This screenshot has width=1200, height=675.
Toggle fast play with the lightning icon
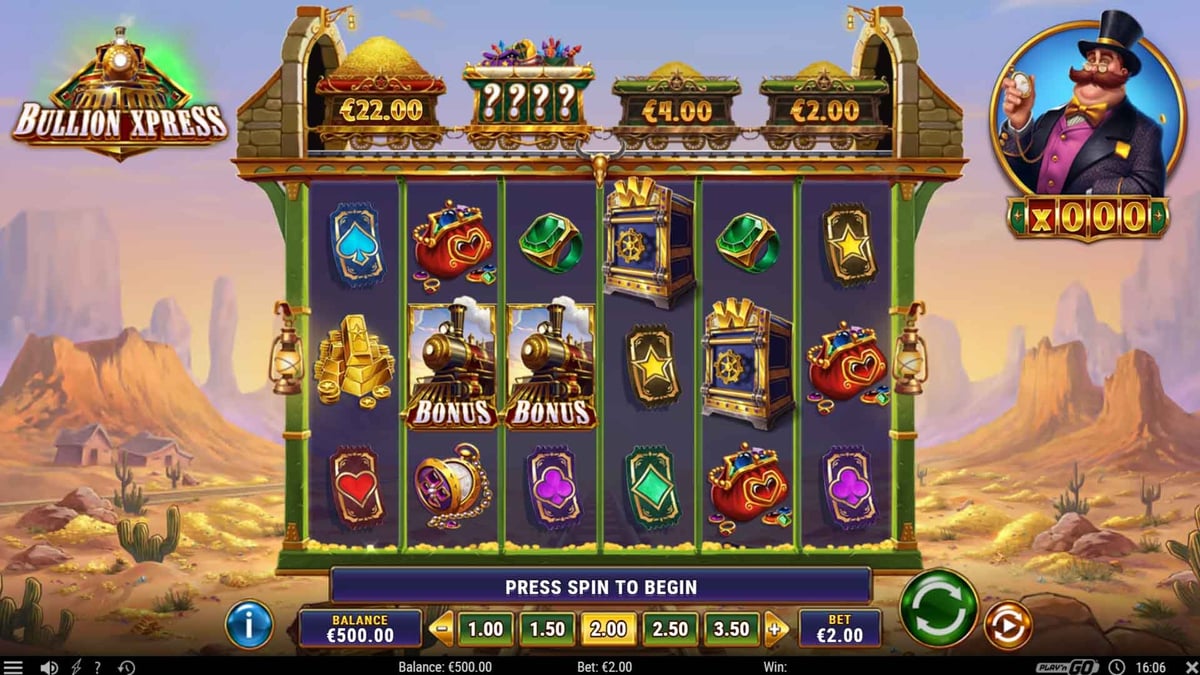click(75, 667)
